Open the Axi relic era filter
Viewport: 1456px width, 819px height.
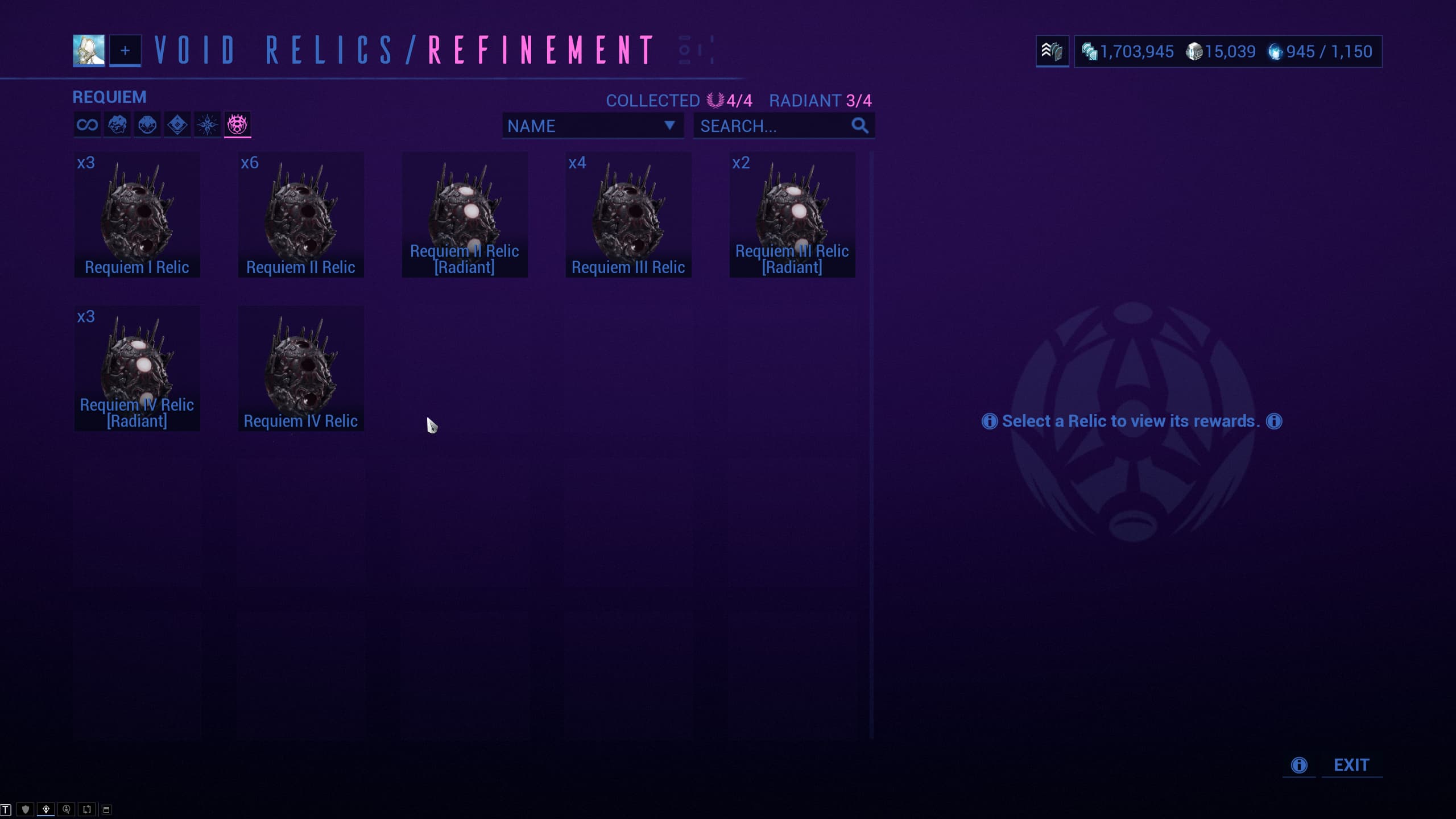207,125
